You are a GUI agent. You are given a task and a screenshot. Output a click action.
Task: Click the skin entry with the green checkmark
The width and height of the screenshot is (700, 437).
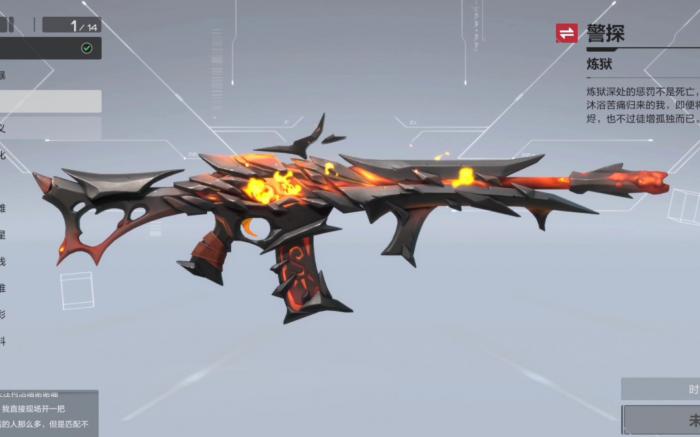pyautogui.click(x=50, y=48)
